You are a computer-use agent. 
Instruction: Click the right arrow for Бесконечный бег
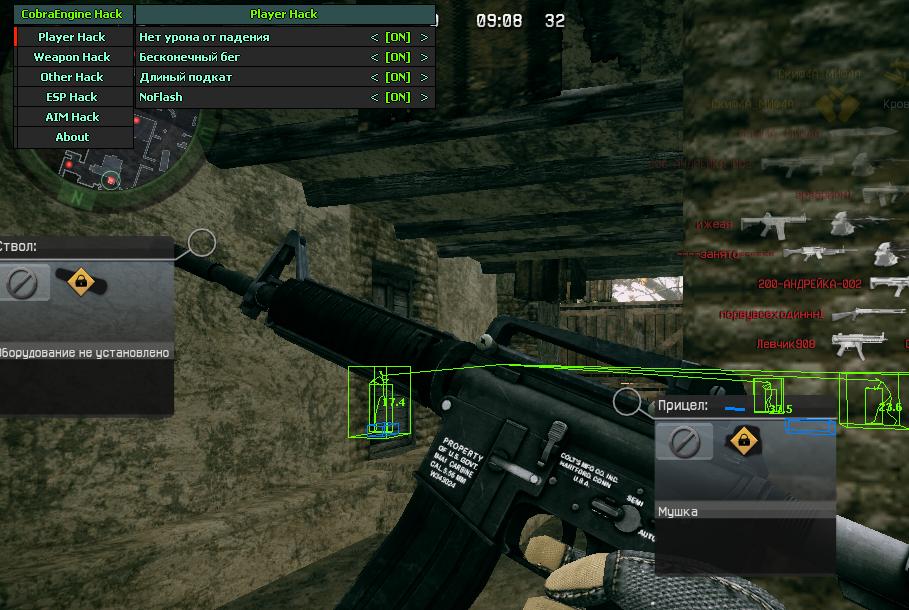pos(424,57)
